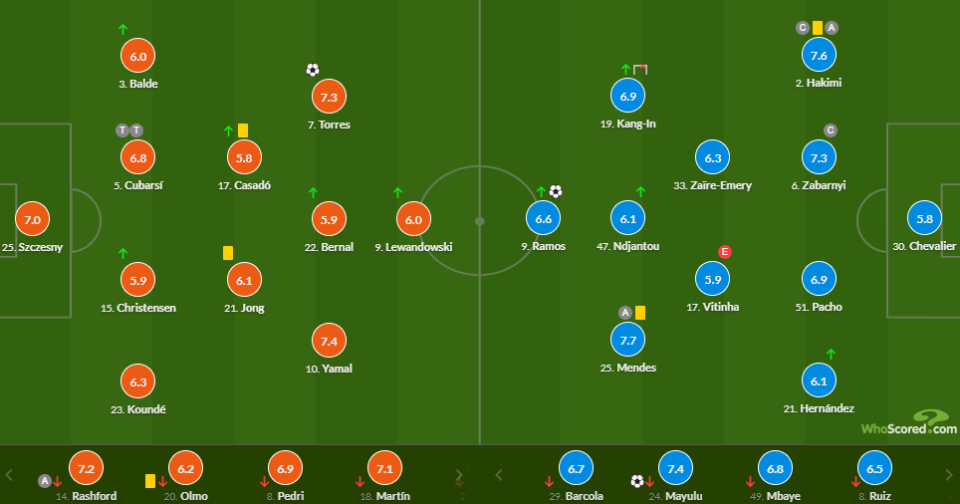Select Mendes's 7.7 rating marker
The height and width of the screenshot is (504, 960).
coord(628,341)
